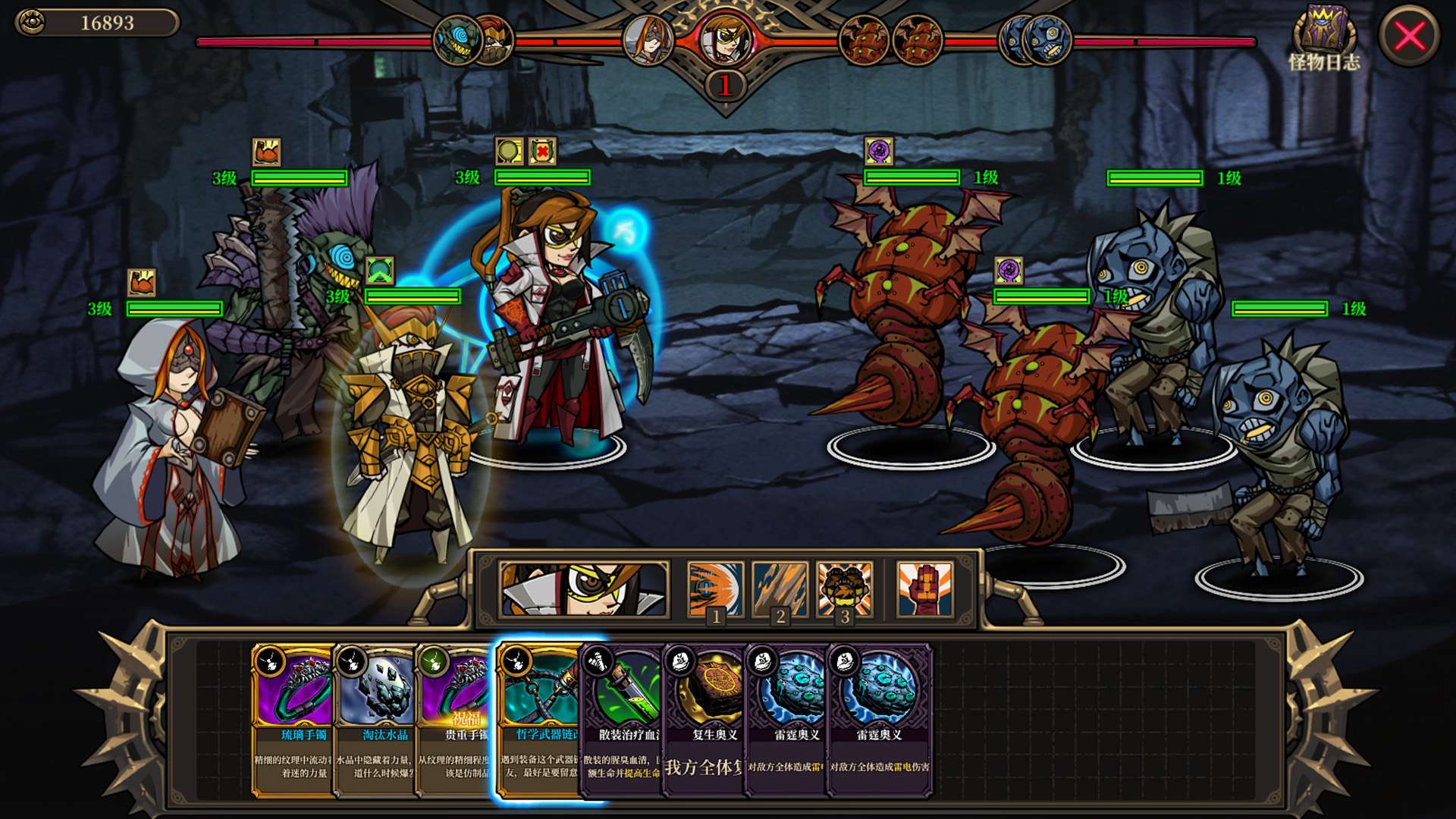Click the active hero's eye portrait
The width and height of the screenshot is (1456, 819).
pos(584,589)
